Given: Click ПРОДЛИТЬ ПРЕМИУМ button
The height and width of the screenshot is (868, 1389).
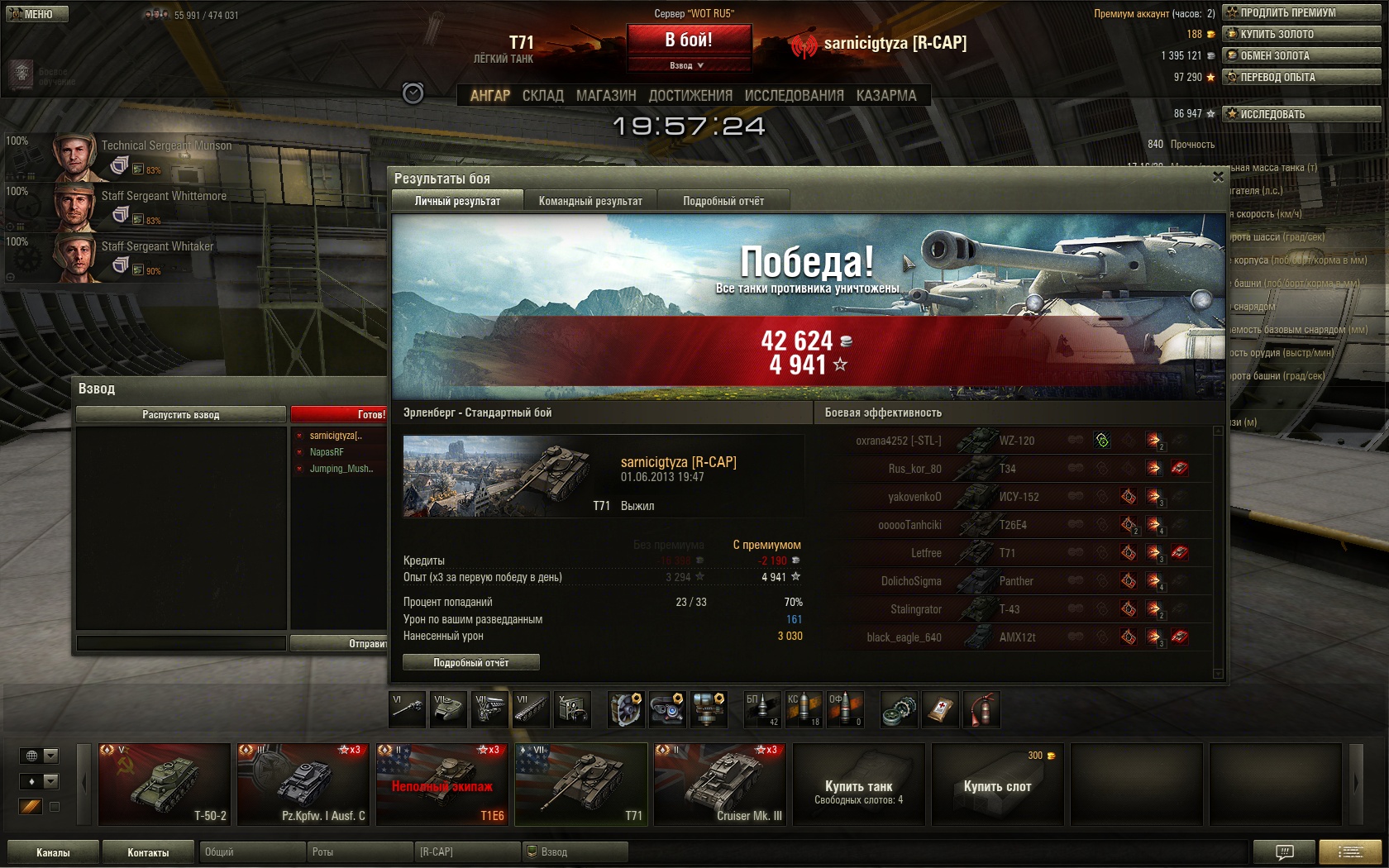Looking at the screenshot, I should pos(1301,12).
